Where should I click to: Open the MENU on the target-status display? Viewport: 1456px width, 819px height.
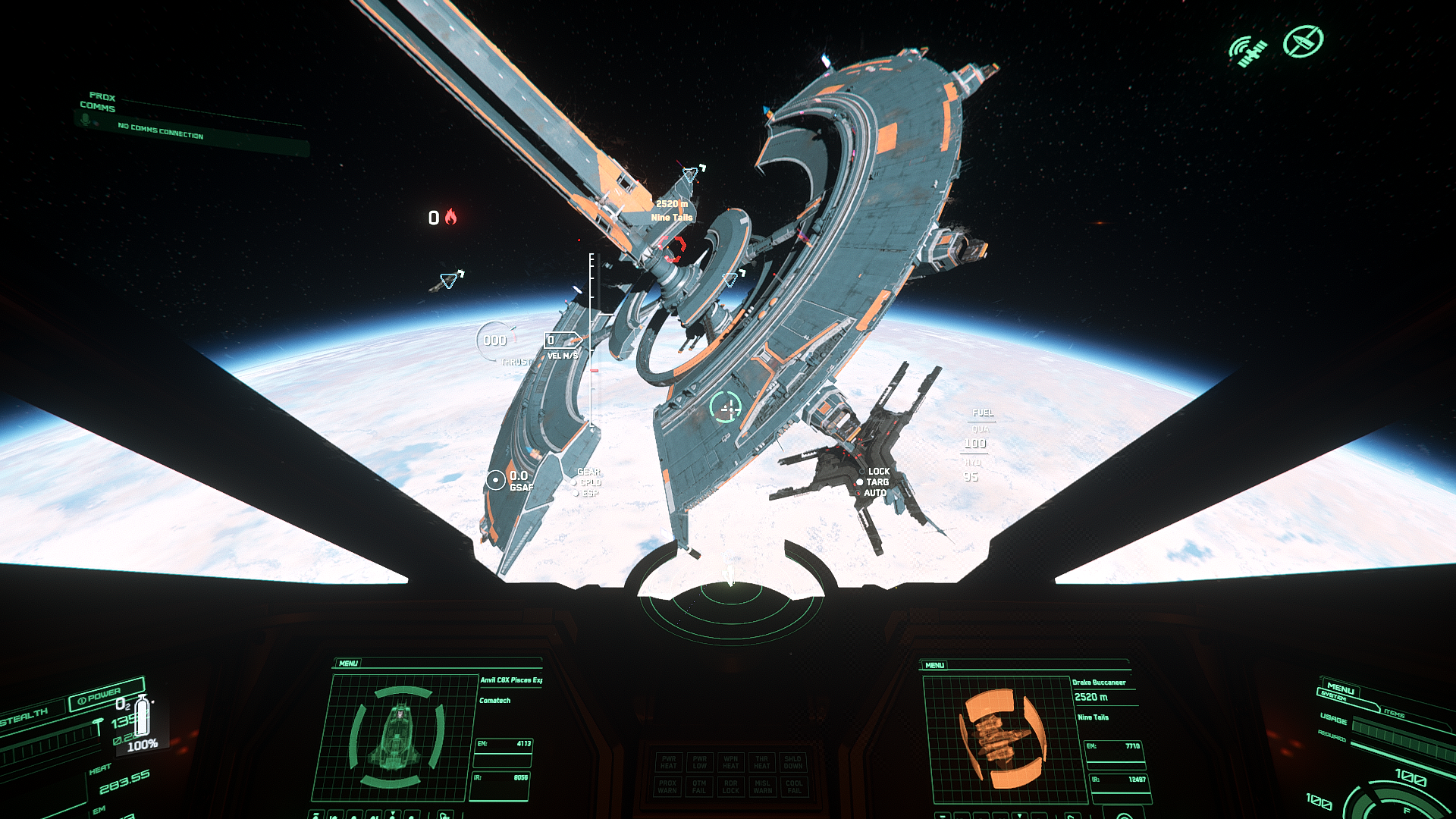click(934, 665)
